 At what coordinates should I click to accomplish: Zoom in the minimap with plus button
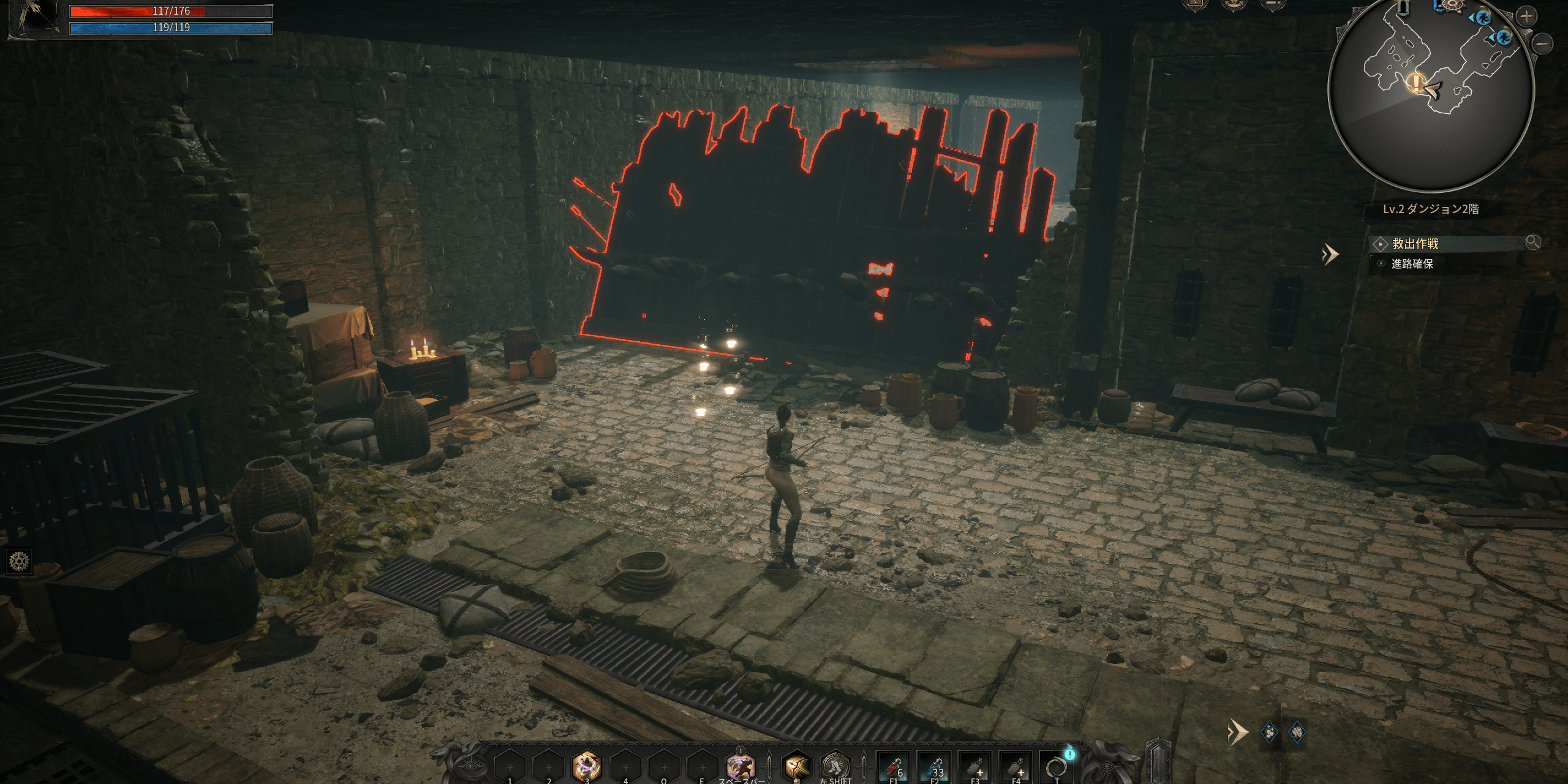(x=1526, y=17)
